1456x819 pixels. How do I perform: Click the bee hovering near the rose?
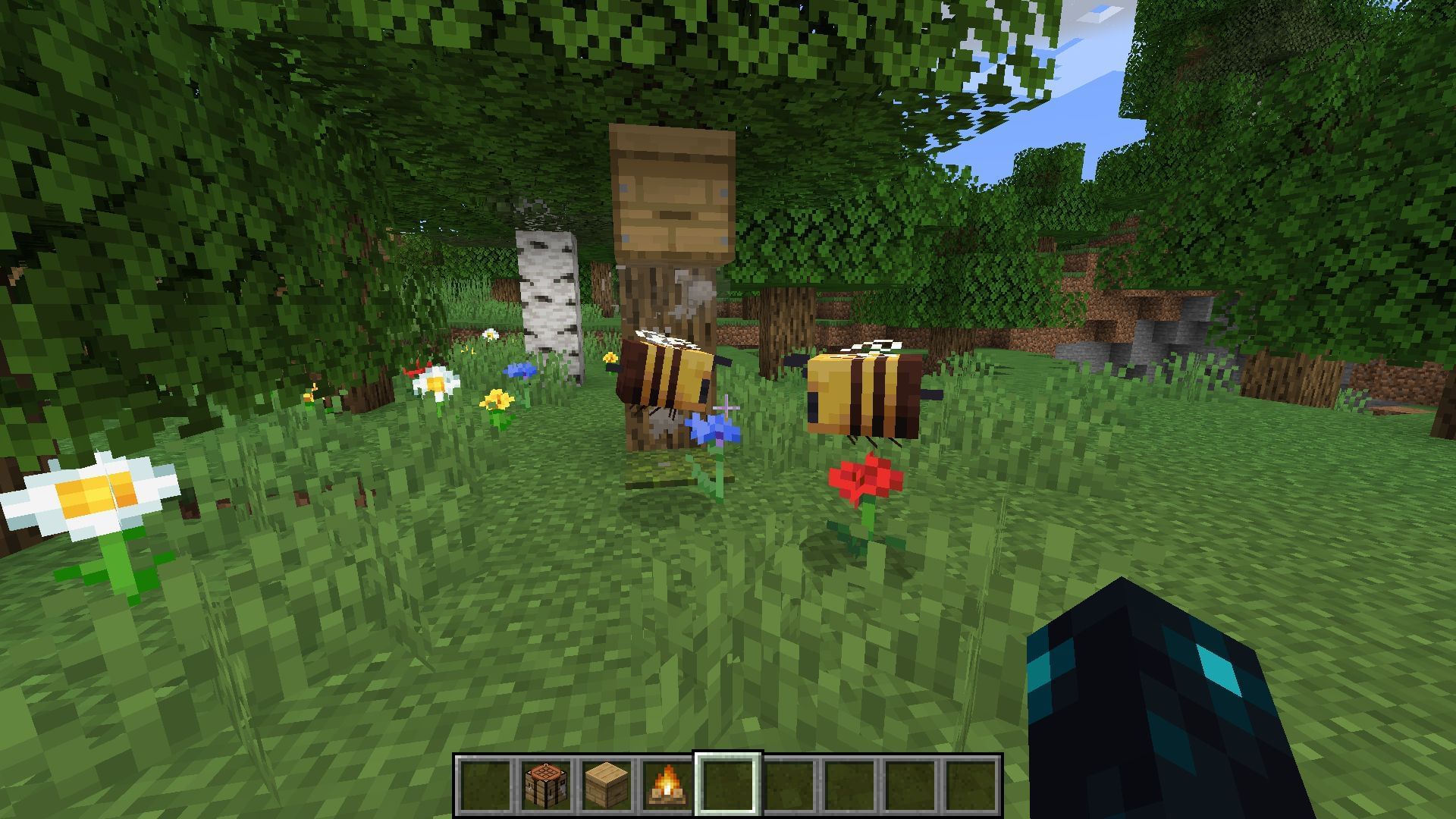pyautogui.click(x=864, y=394)
